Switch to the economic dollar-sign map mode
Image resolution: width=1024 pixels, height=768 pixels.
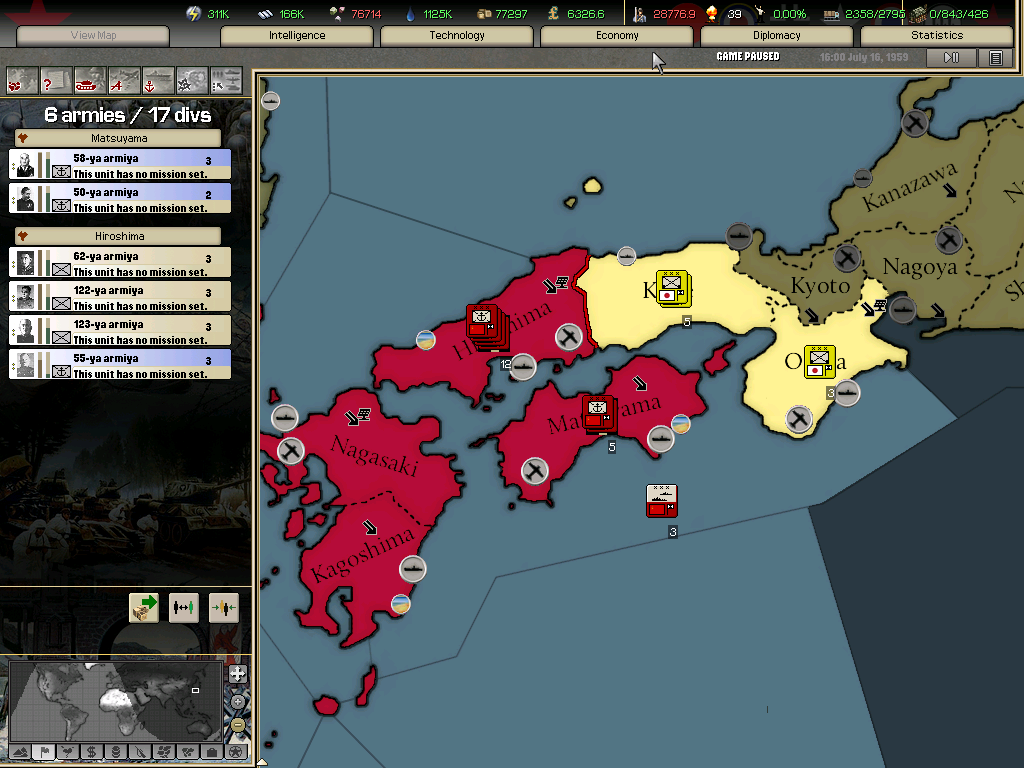(91, 751)
